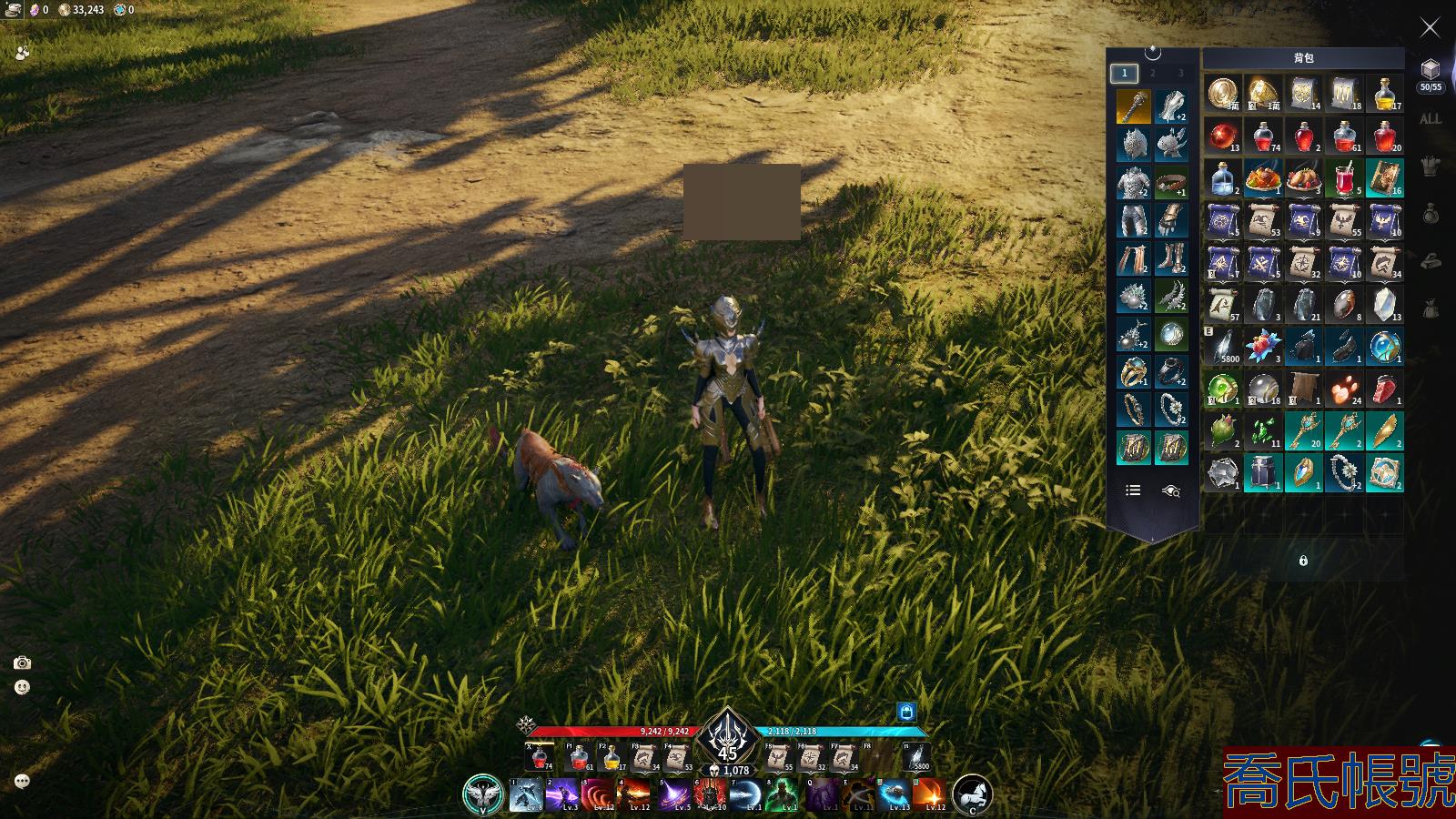Image resolution: width=1456 pixels, height=819 pixels.
Task: Select the red juice drink item
Action: 1344,178
